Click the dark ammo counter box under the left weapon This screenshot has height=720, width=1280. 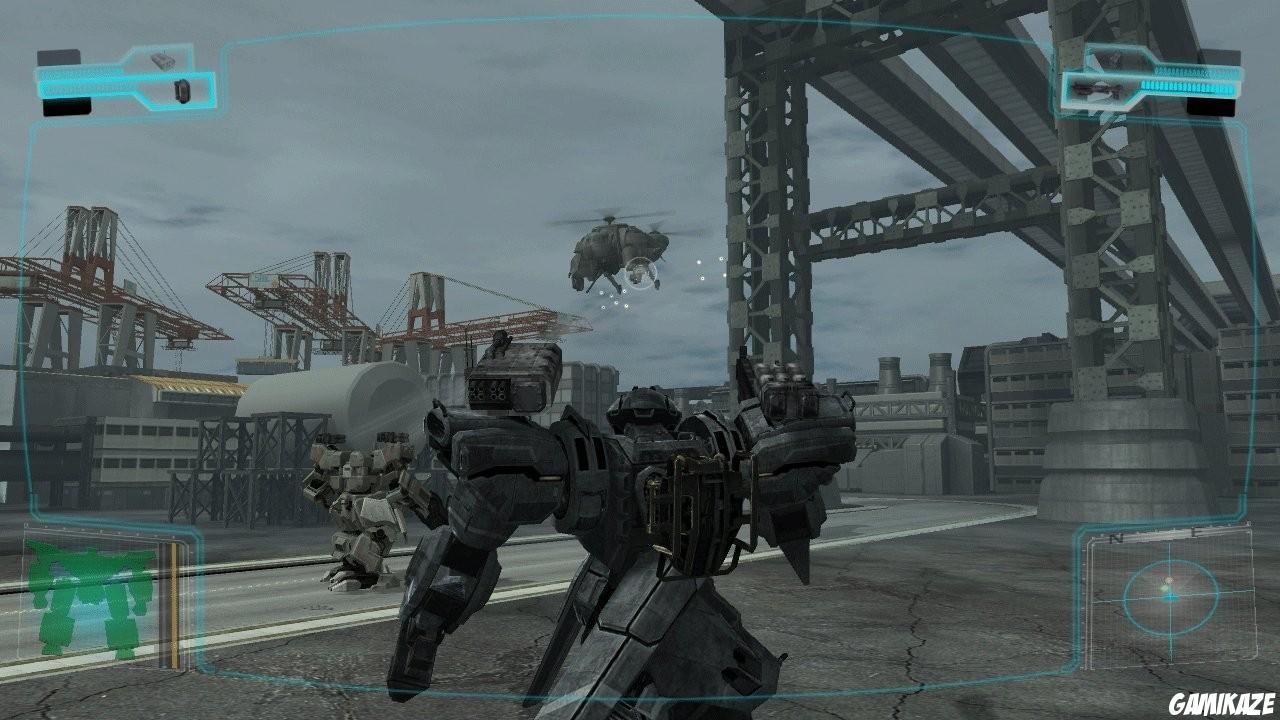click(67, 106)
